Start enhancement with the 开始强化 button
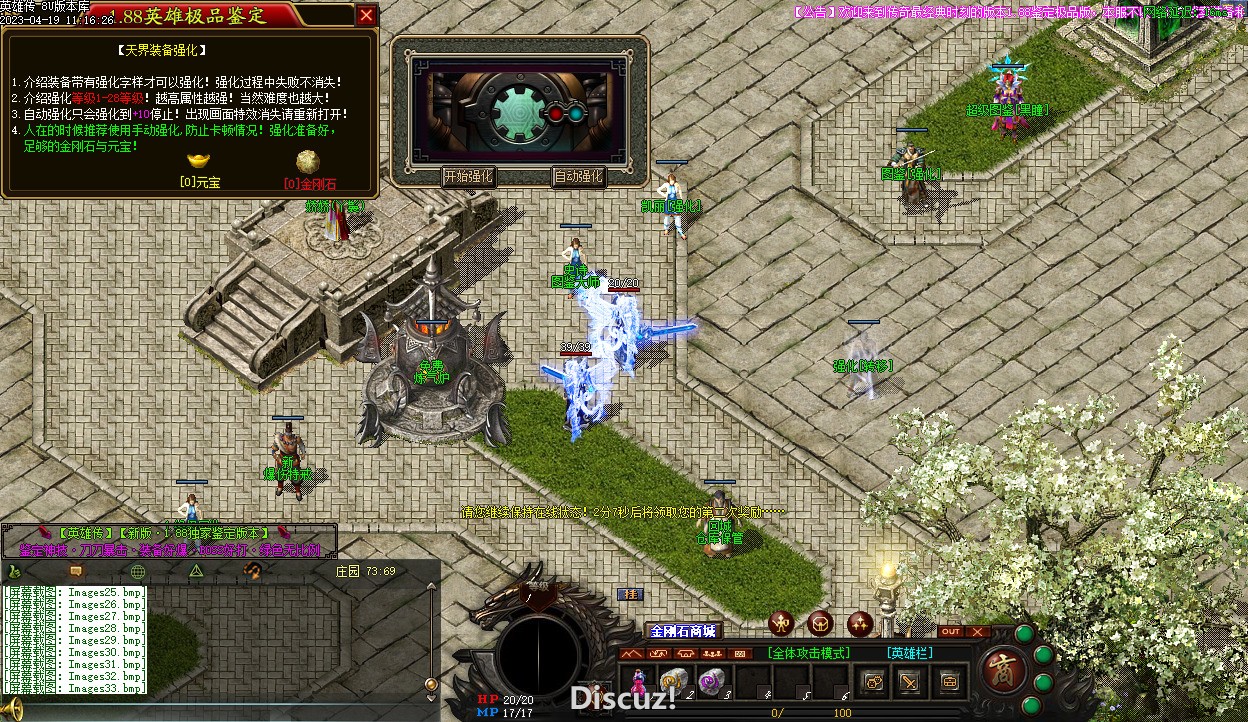 (x=468, y=177)
